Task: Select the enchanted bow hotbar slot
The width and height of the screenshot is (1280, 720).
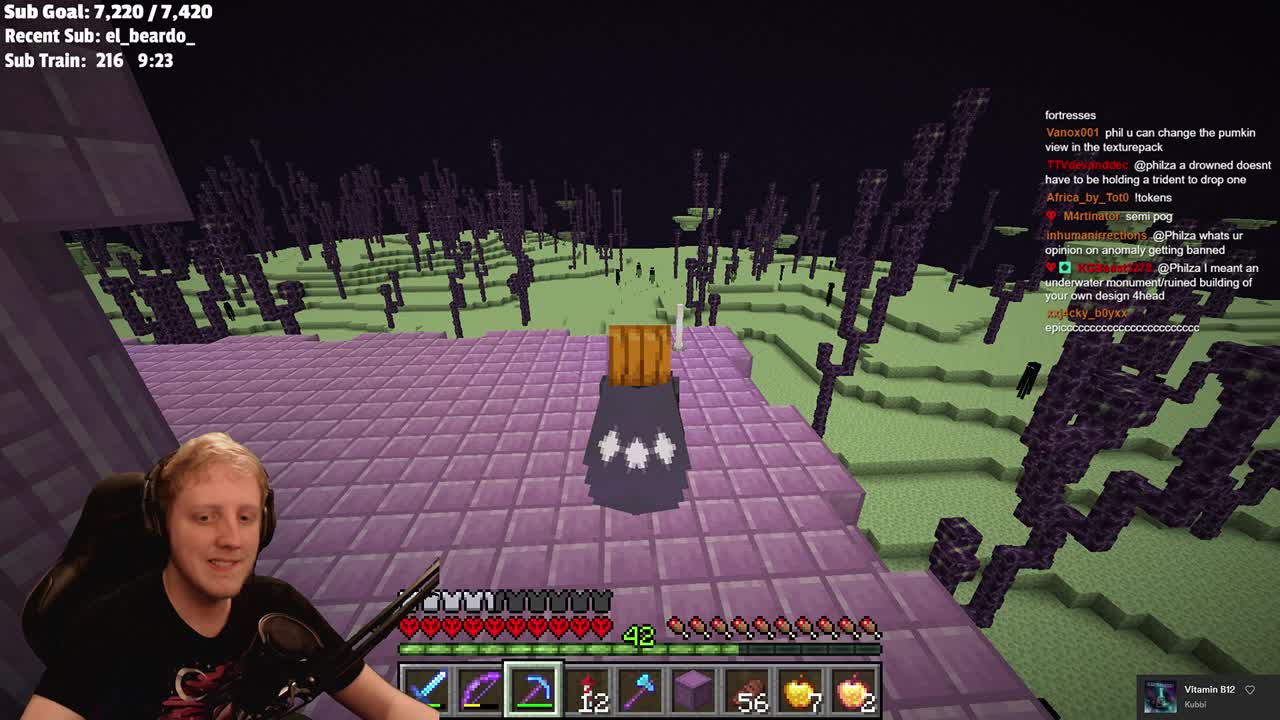Action: [480, 691]
